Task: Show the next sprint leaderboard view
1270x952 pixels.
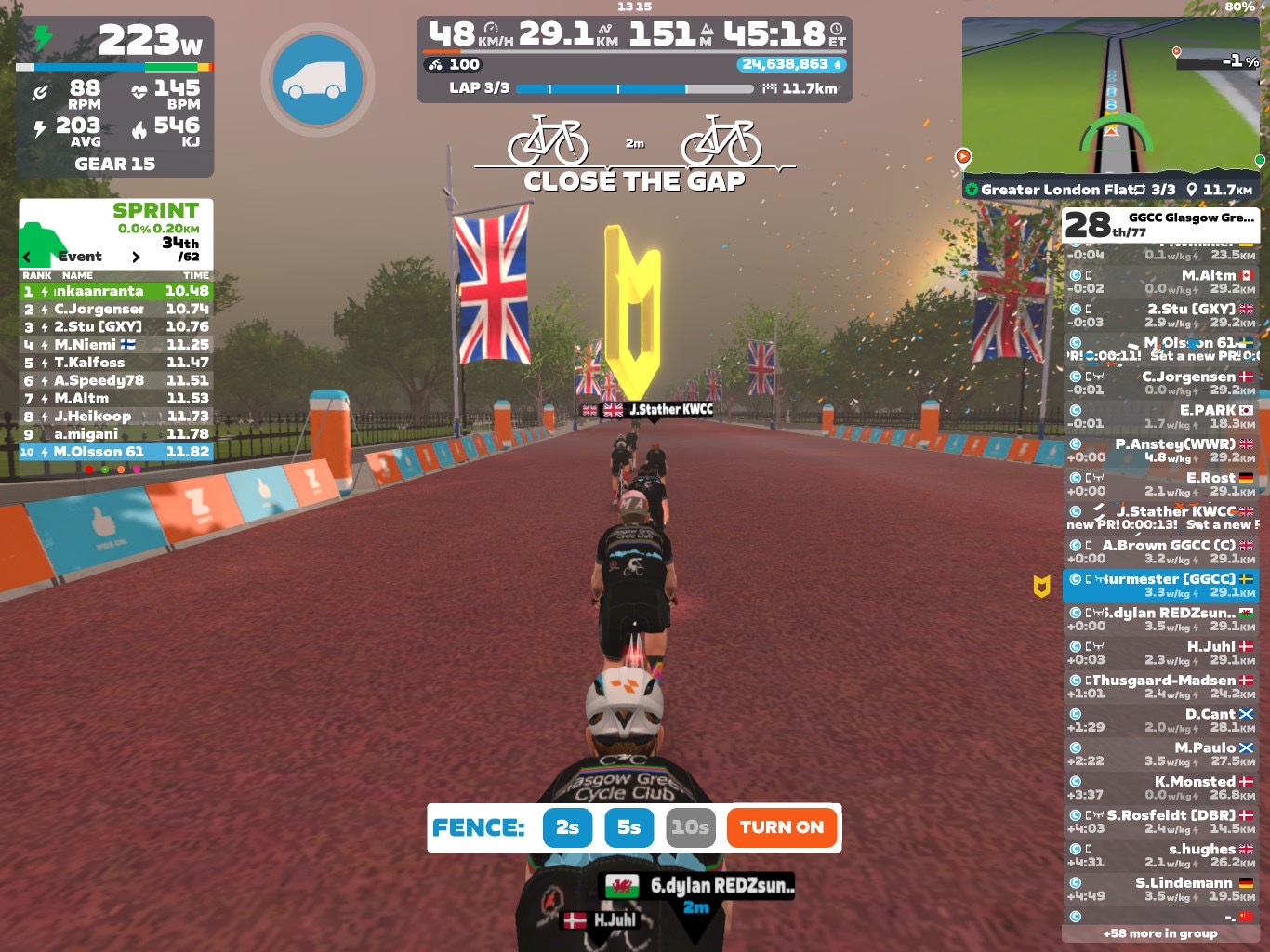Action: click(x=136, y=257)
